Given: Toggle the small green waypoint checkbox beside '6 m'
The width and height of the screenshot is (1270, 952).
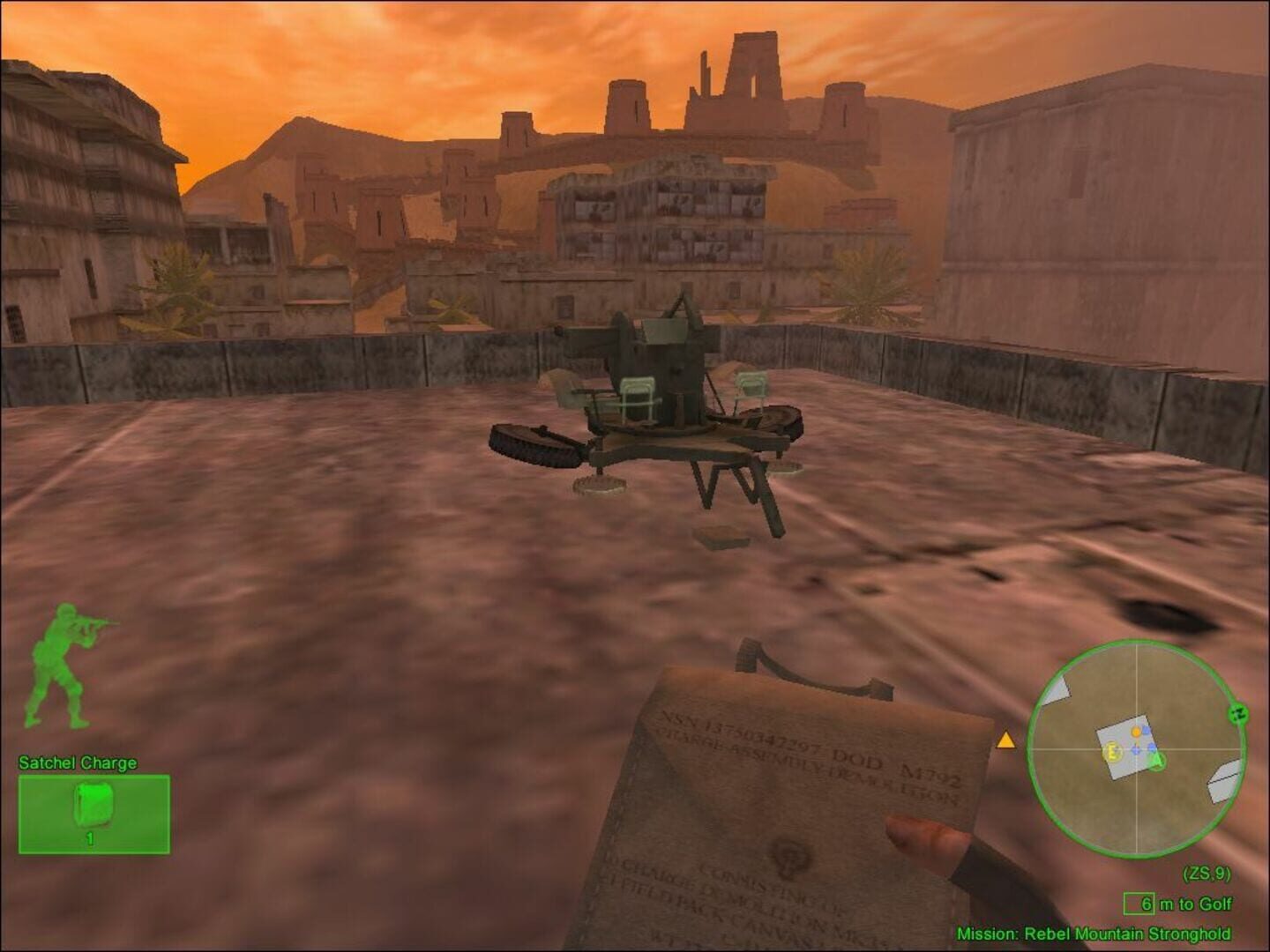Looking at the screenshot, I should coord(1139,902).
